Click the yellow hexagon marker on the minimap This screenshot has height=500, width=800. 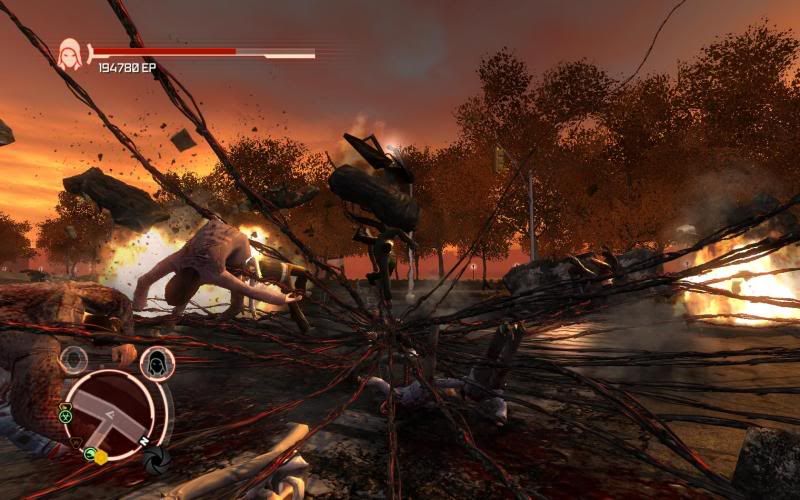[x=100, y=457]
